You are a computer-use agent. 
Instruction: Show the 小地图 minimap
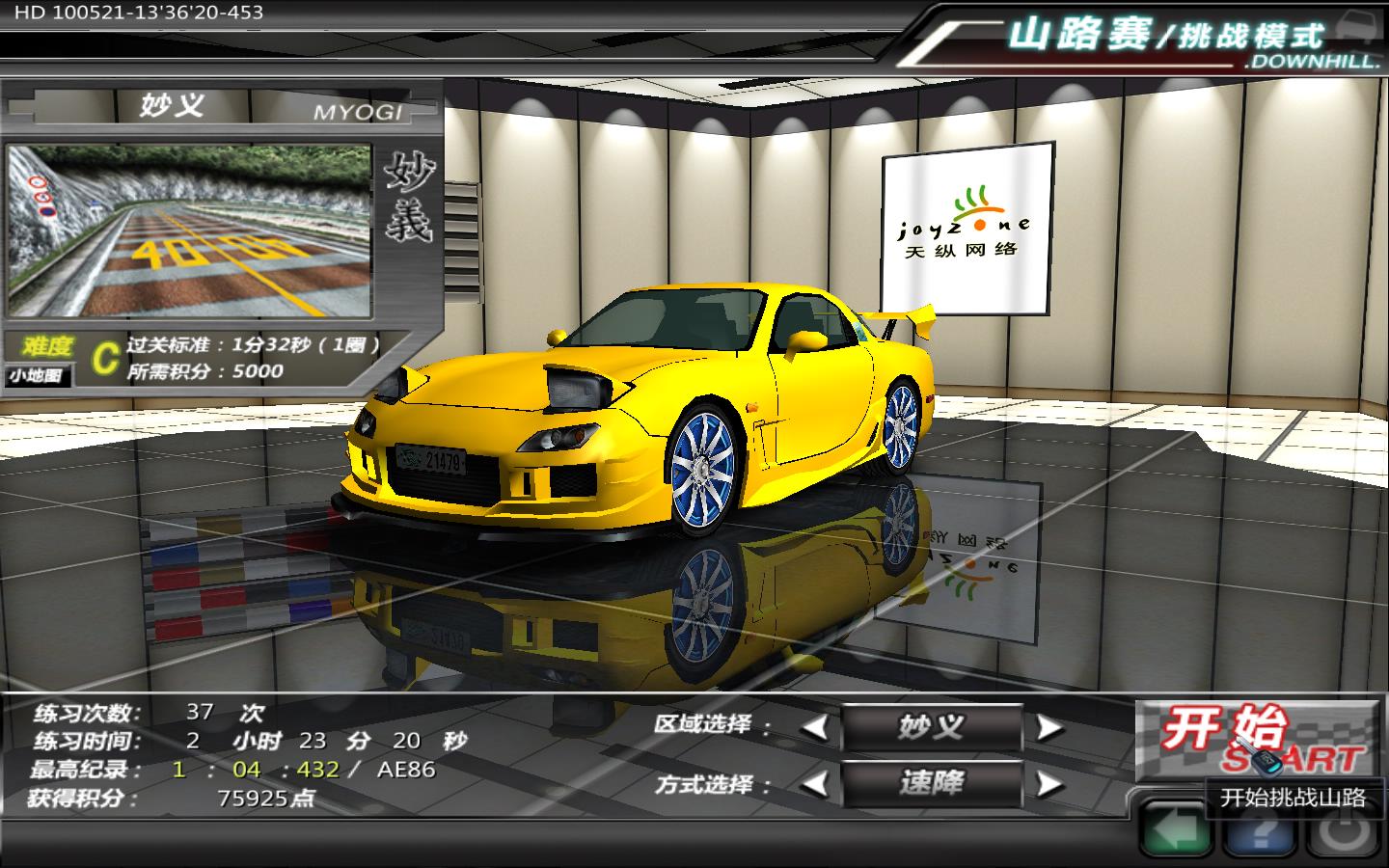[39, 376]
